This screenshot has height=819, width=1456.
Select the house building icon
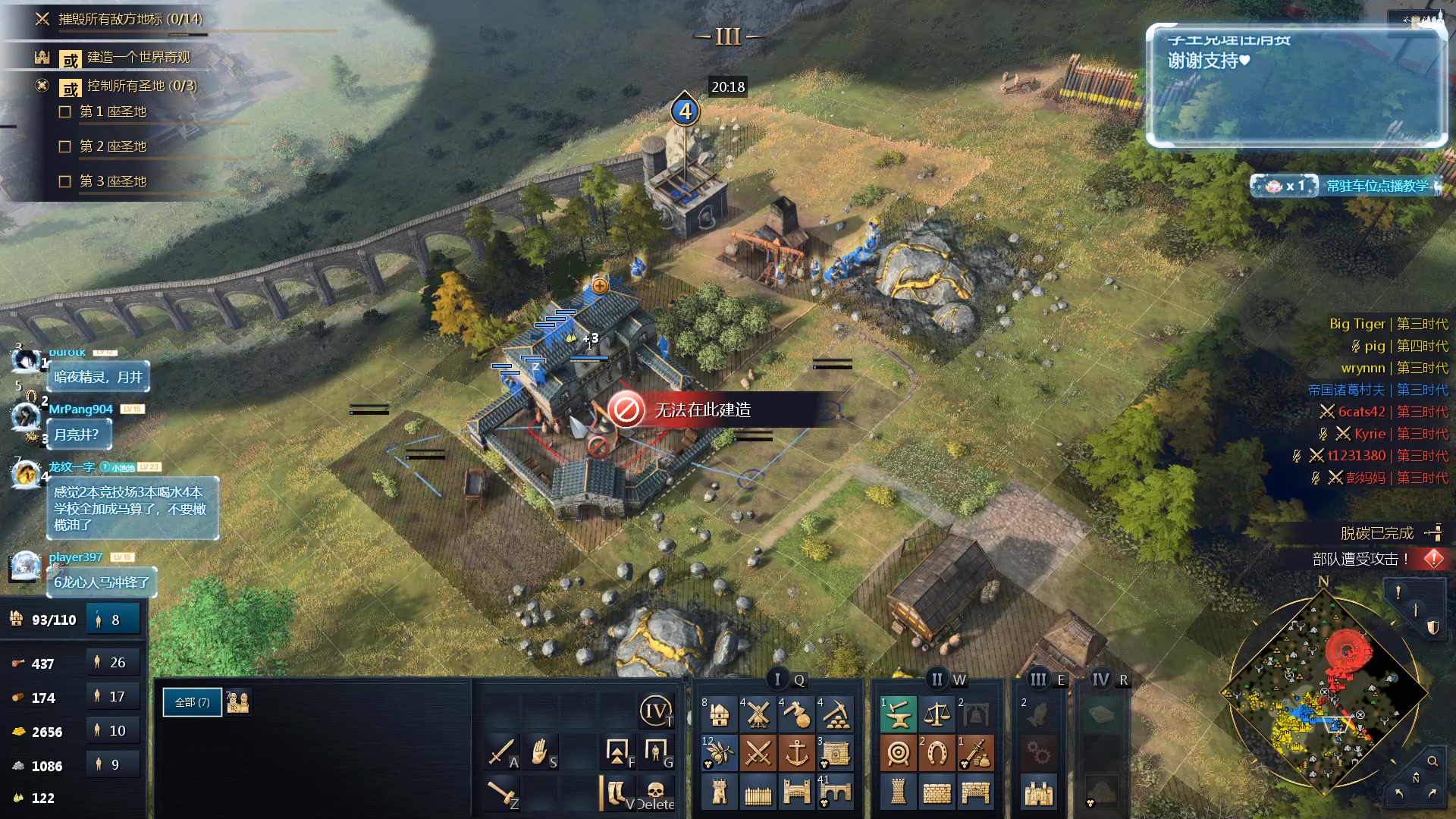(720, 714)
